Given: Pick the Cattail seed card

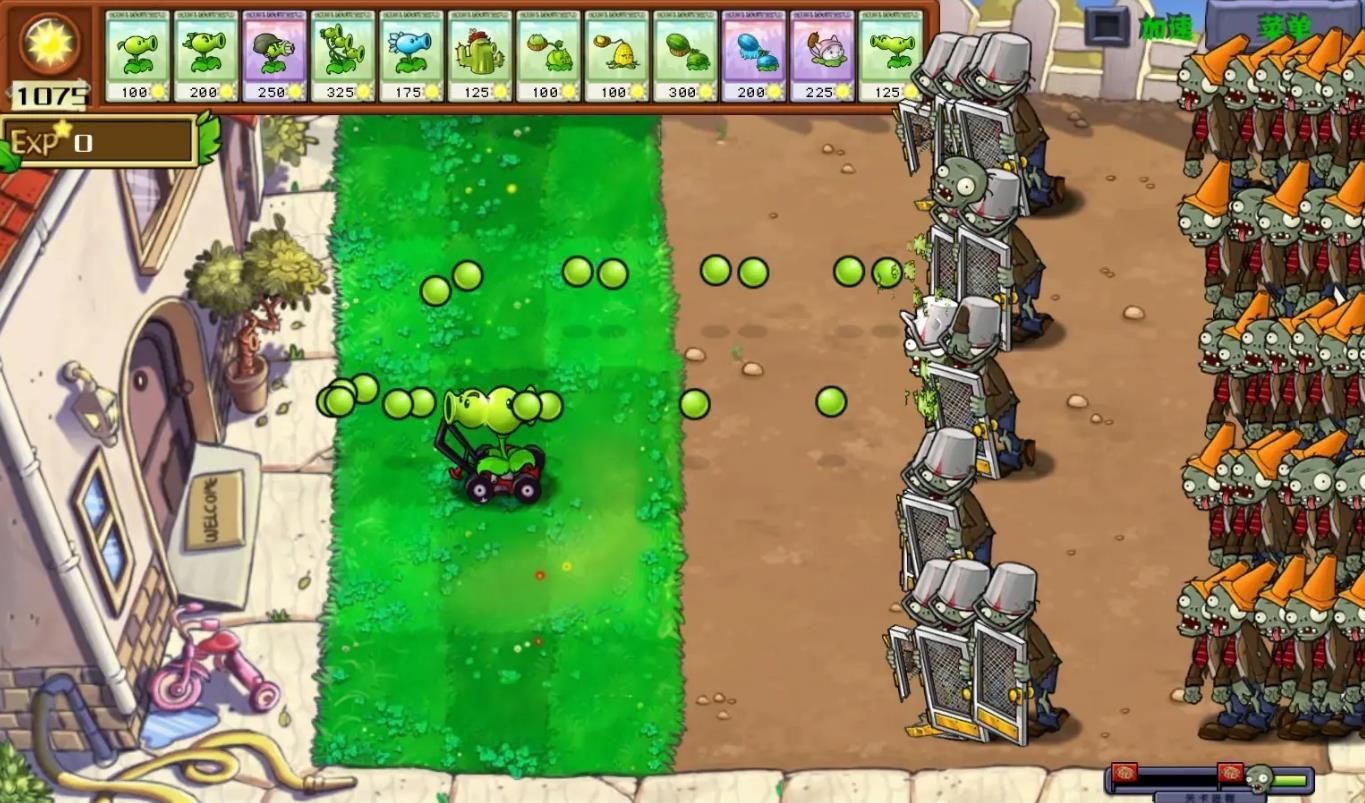Looking at the screenshot, I should (822, 56).
